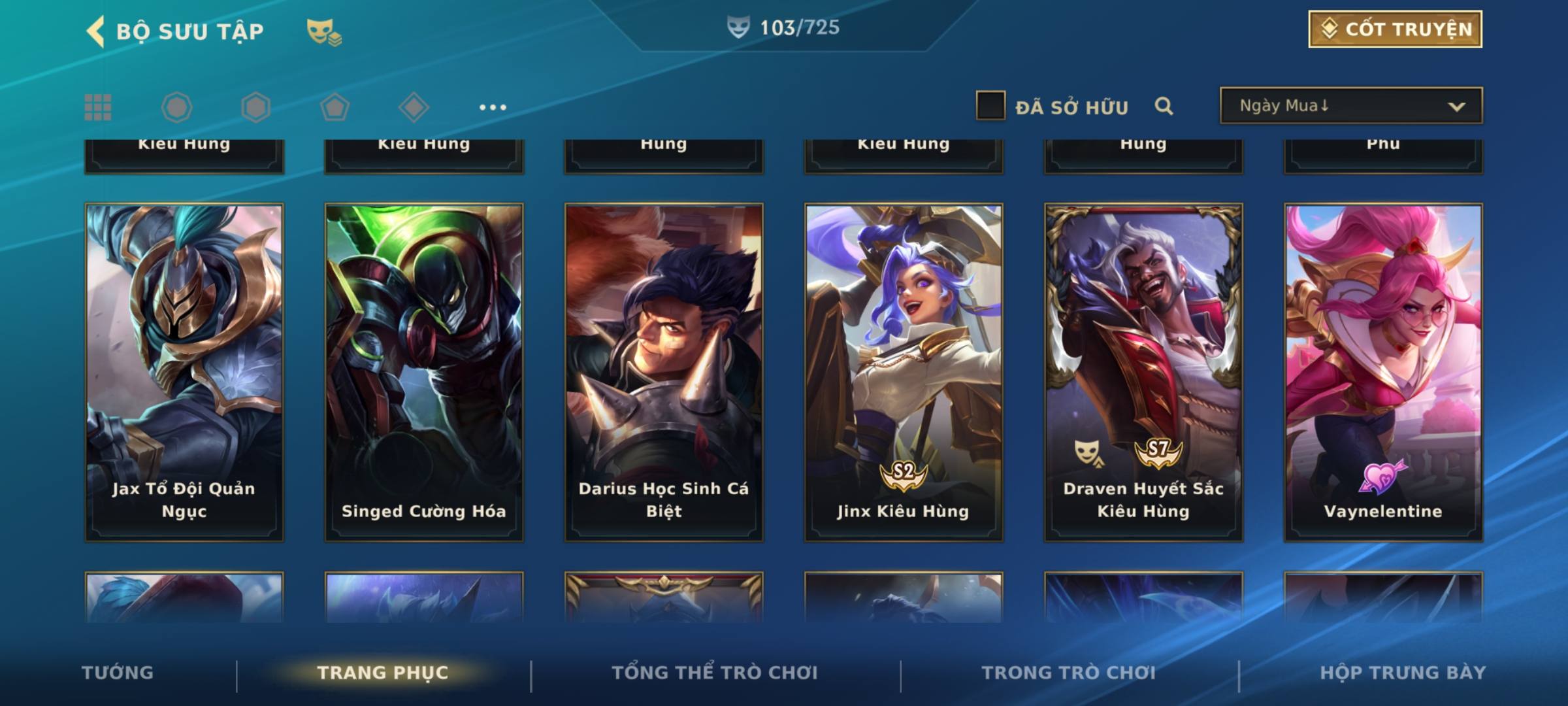Choose the diamond-shaped rarity filter

414,107
